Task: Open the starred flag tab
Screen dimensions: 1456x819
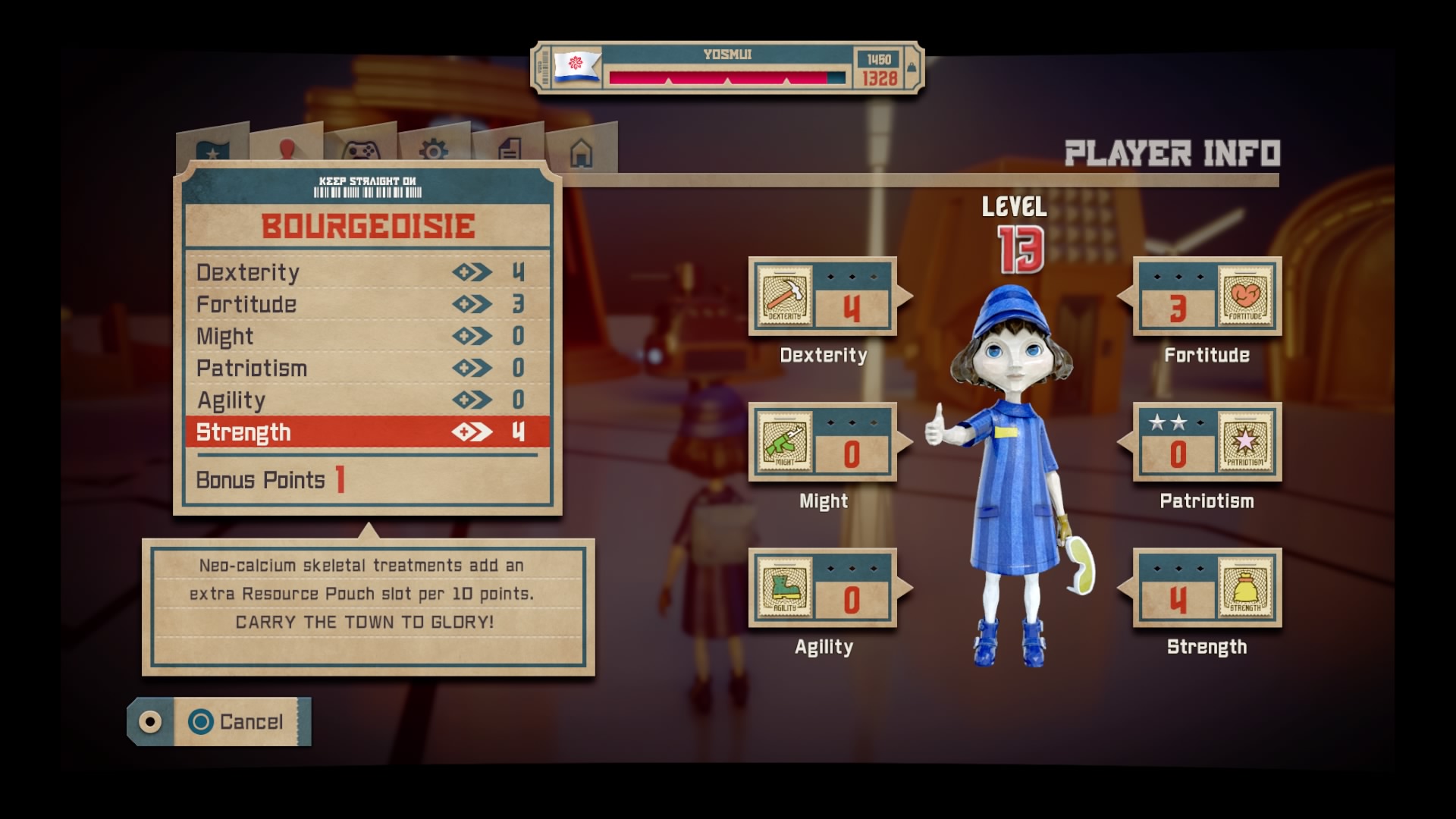Action: pos(215,148)
